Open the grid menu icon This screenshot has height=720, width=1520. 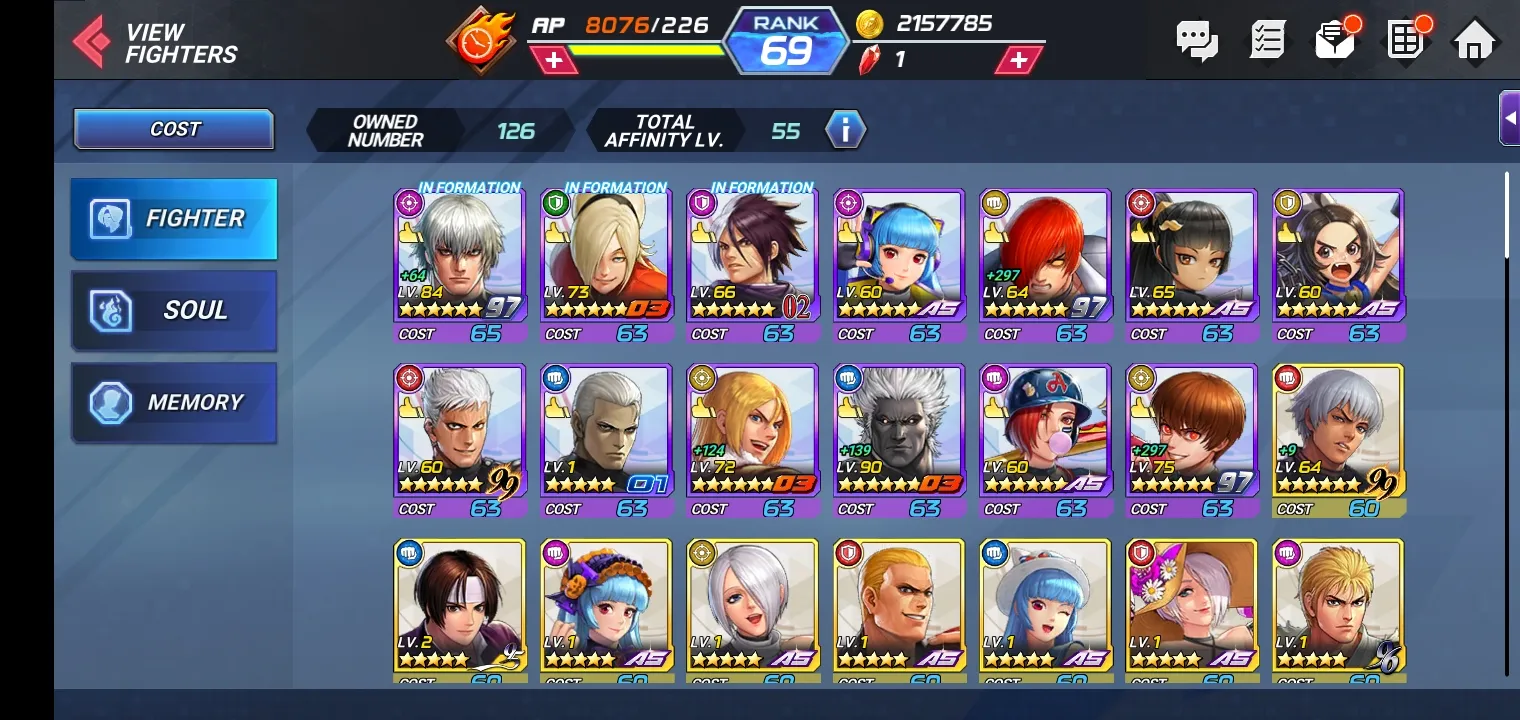pyautogui.click(x=1405, y=41)
